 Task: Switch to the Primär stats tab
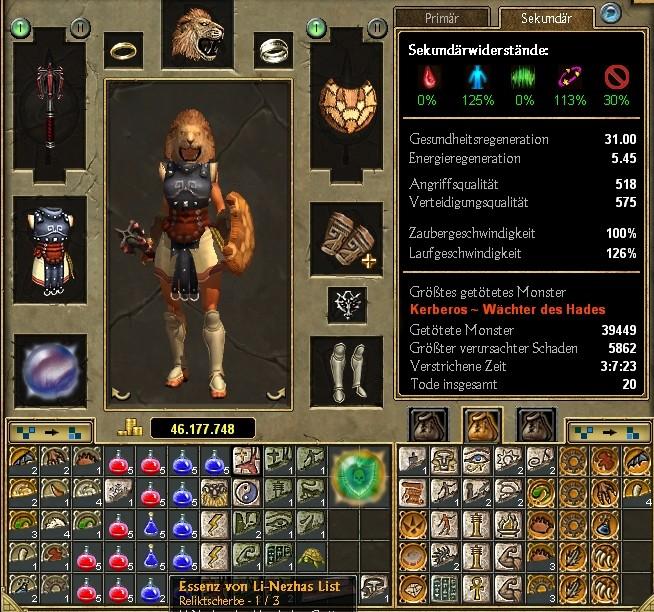click(441, 17)
